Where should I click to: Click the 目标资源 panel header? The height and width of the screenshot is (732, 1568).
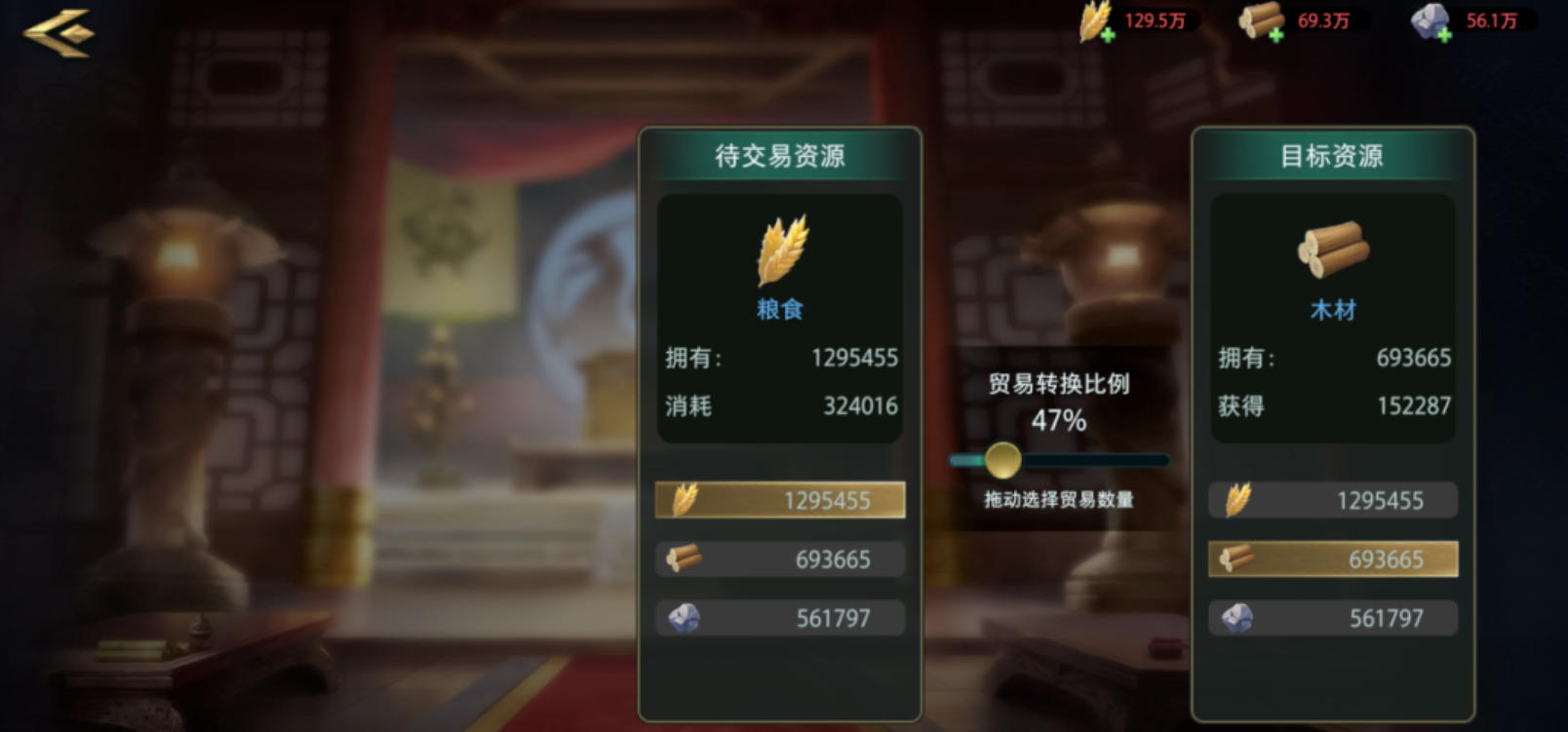1333,156
